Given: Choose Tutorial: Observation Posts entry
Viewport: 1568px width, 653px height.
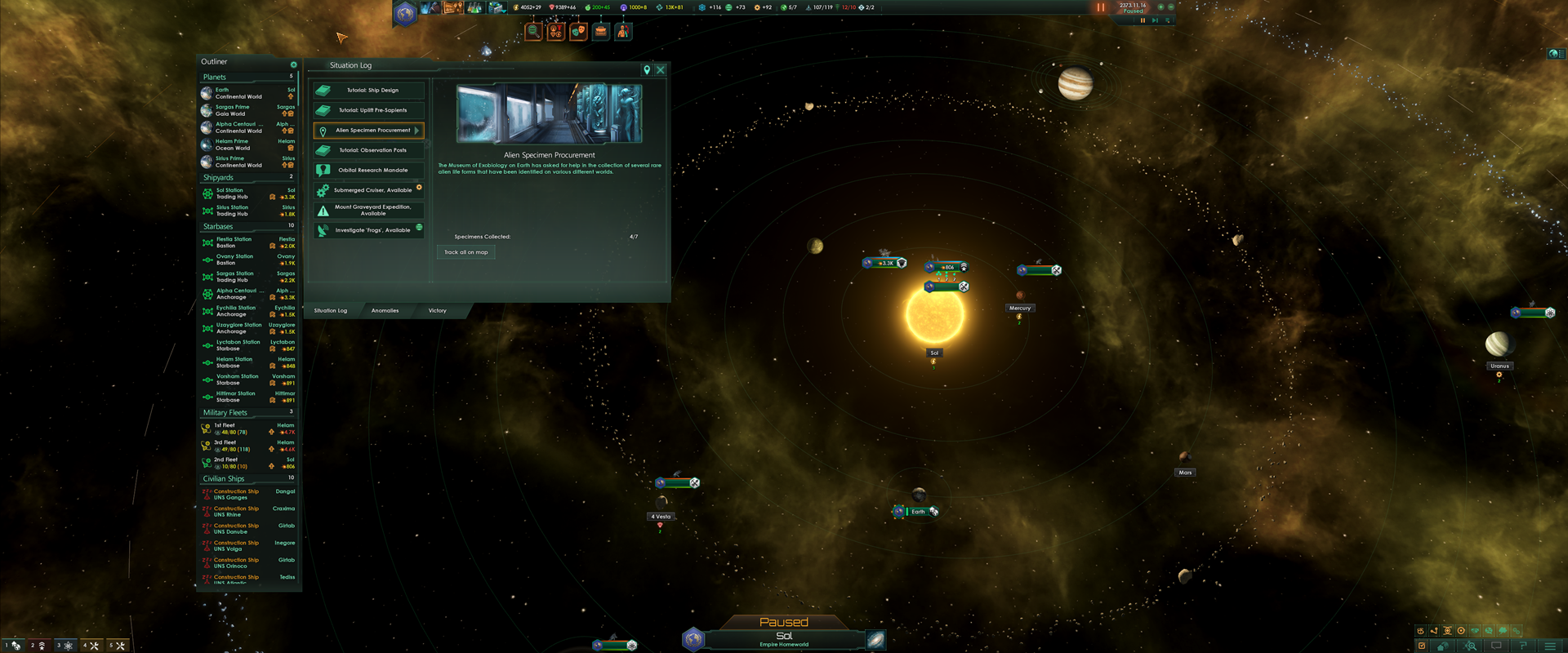Looking at the screenshot, I should 369,150.
